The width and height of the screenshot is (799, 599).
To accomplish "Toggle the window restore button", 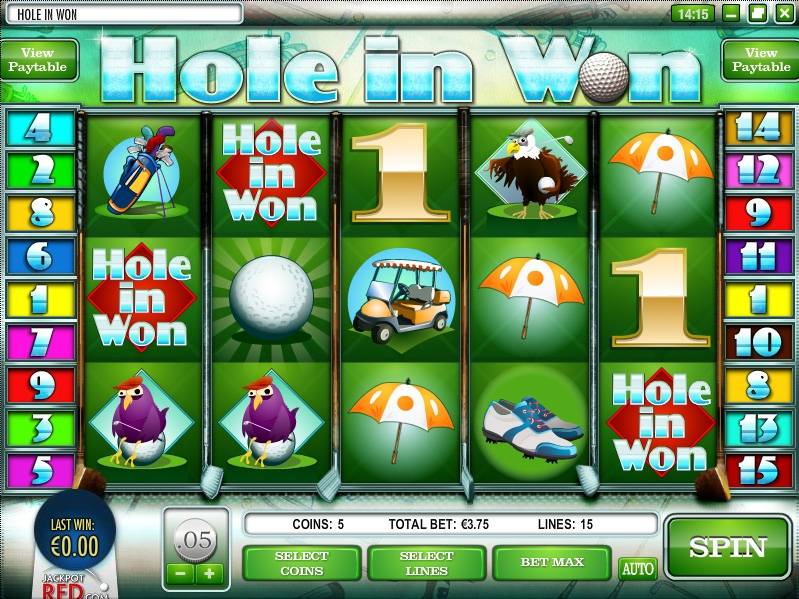I will click(757, 13).
